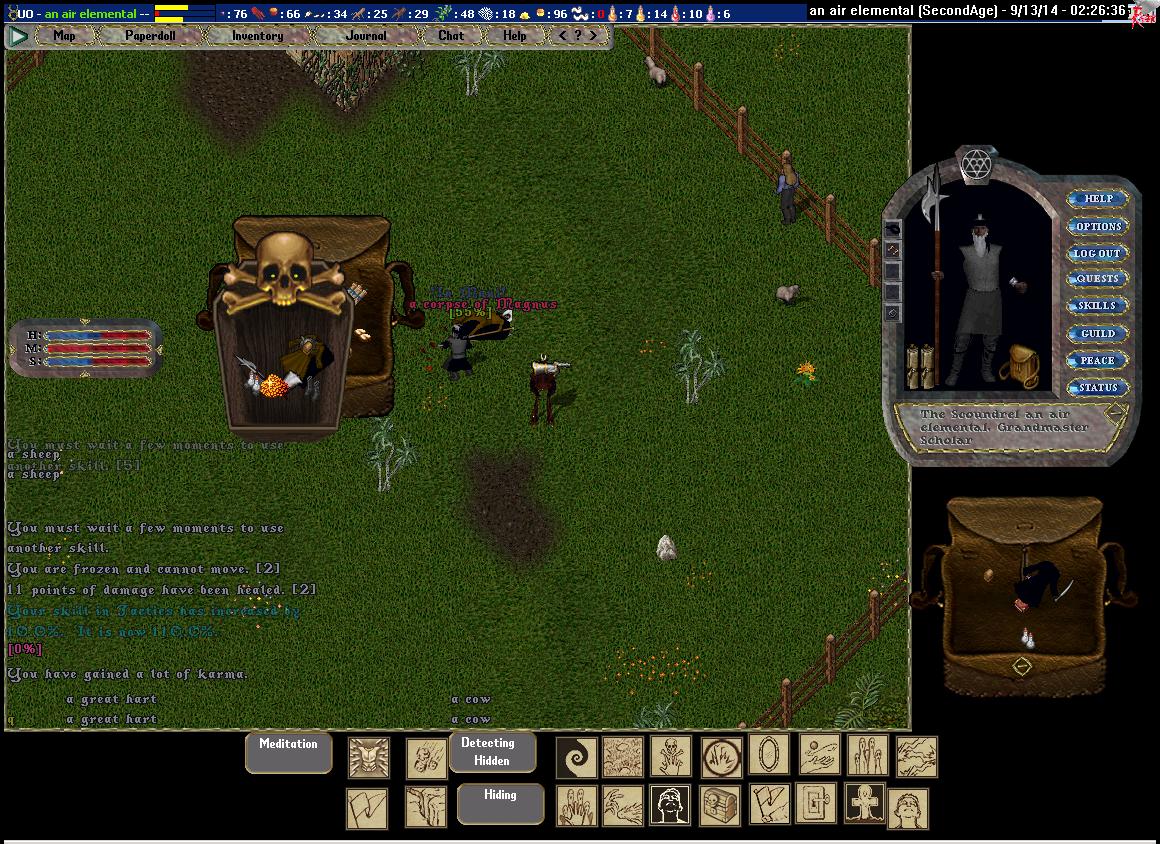This screenshot has height=844, width=1160.
Task: Select the treasure chest spell icon
Action: pos(720,805)
